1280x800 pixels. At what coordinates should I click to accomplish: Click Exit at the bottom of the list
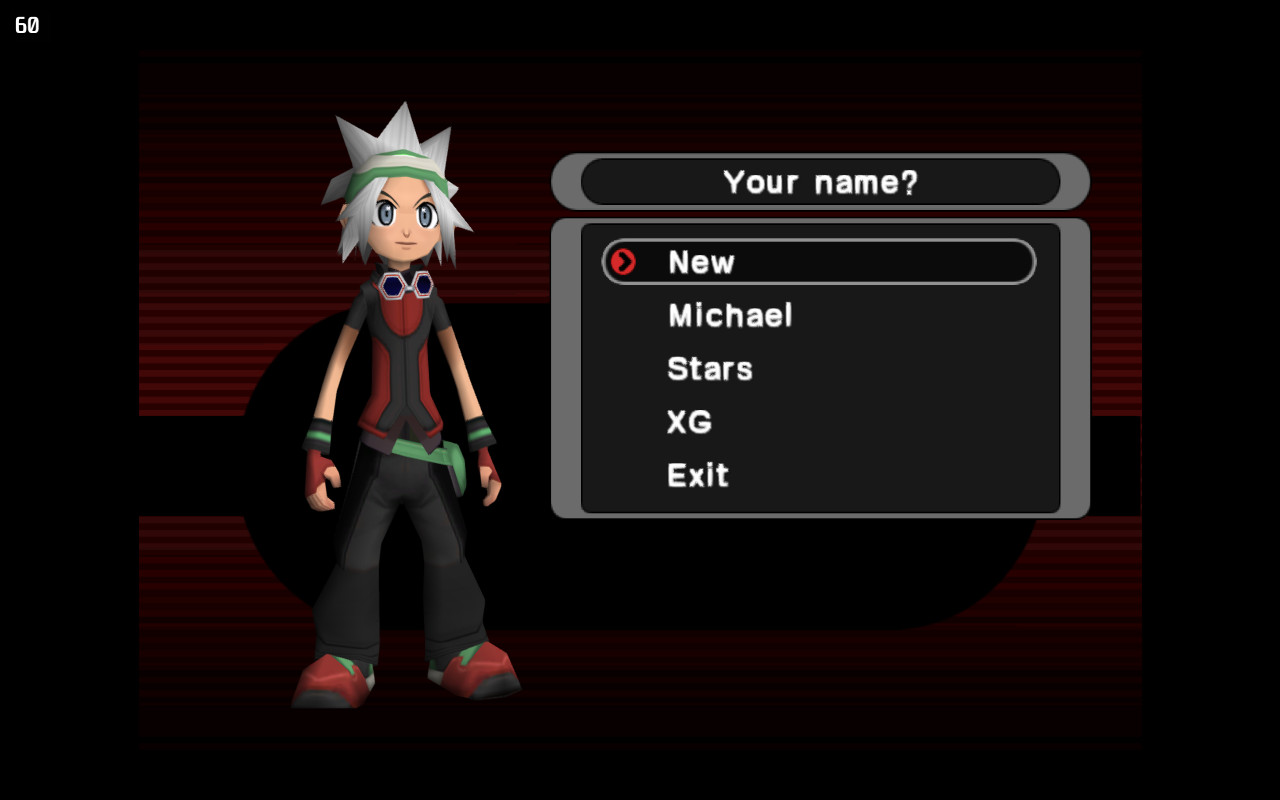698,475
